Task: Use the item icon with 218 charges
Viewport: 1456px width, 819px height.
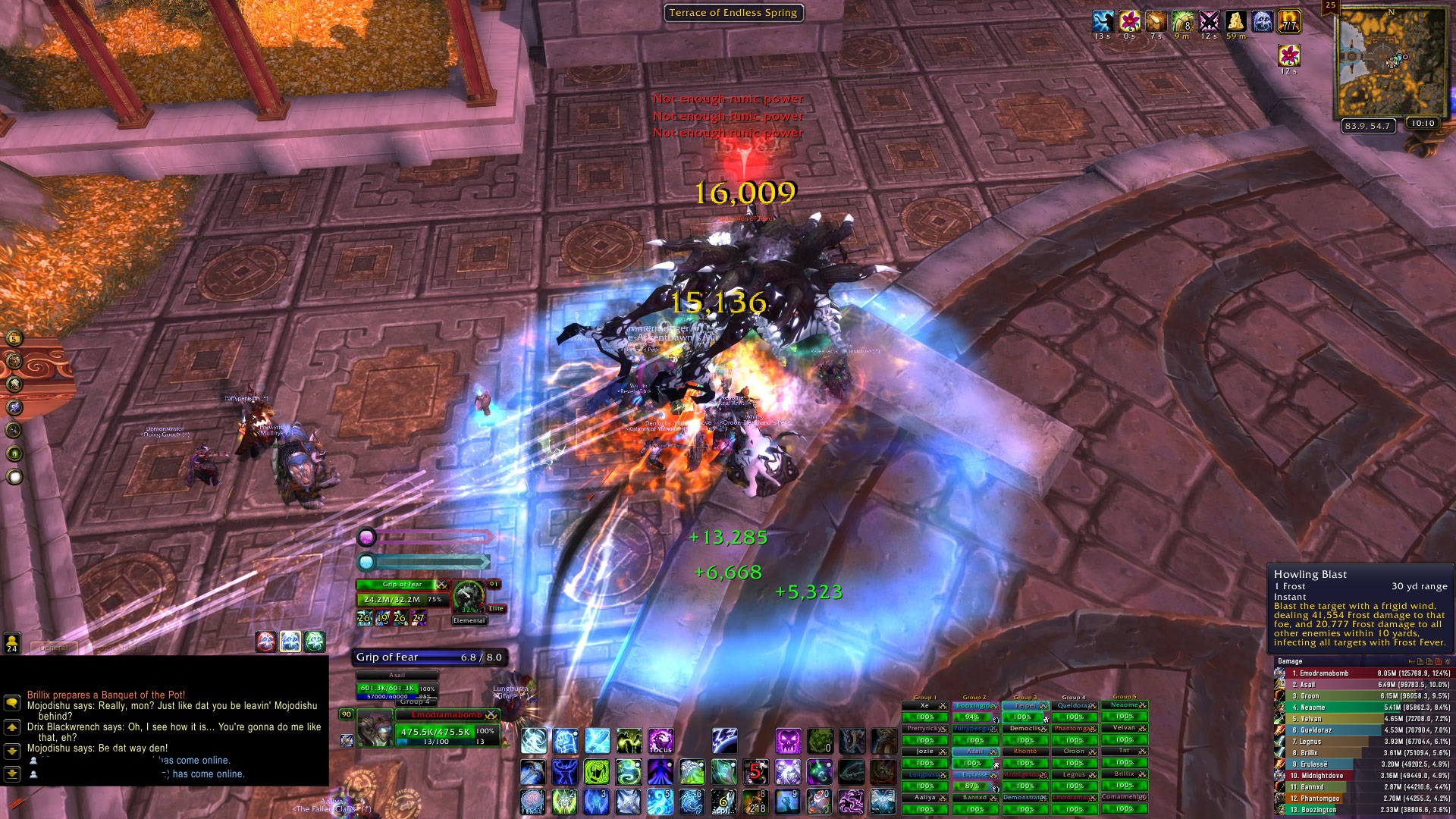Action: [x=755, y=801]
